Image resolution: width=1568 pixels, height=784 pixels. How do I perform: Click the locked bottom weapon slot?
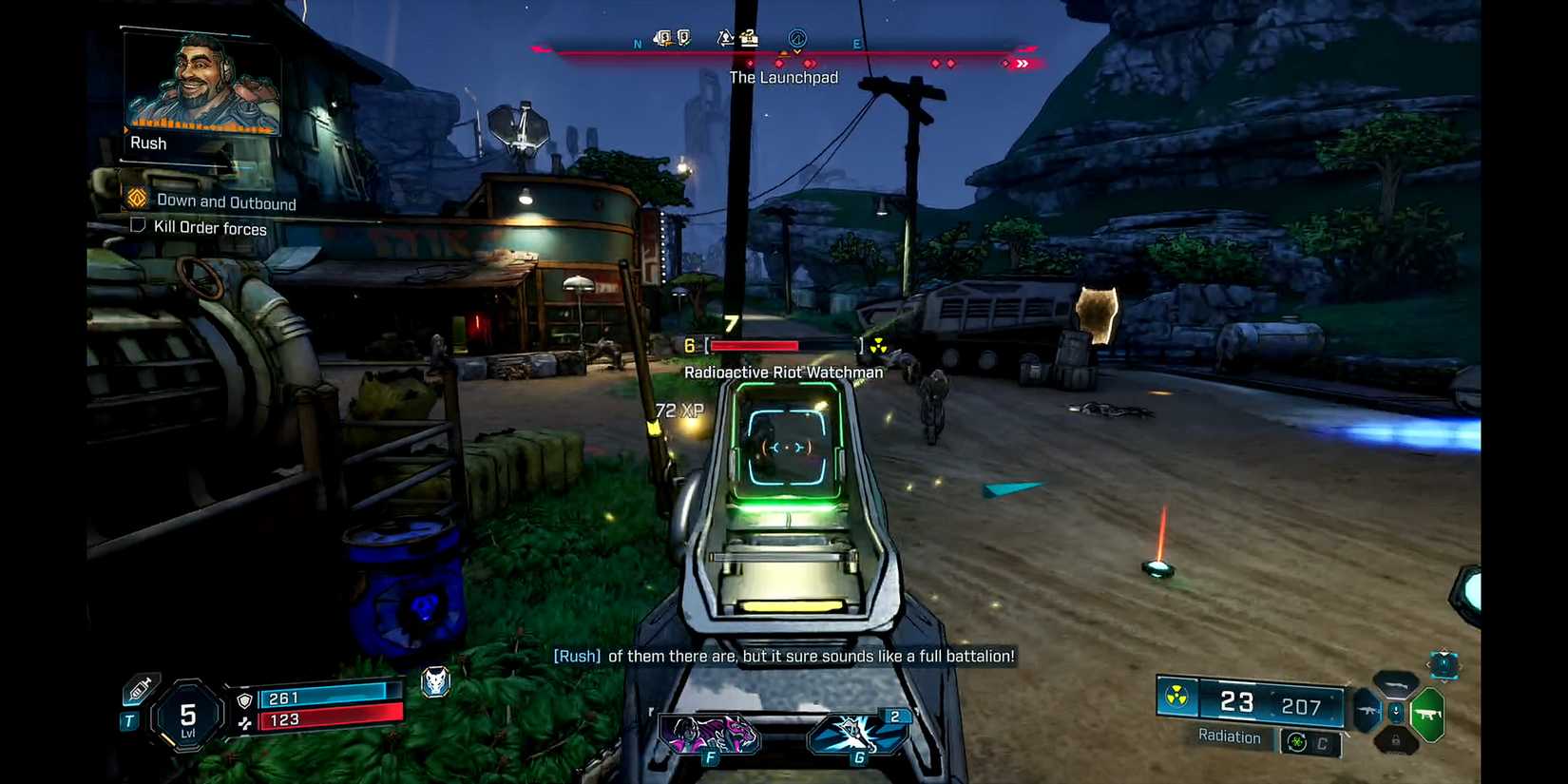1396,740
